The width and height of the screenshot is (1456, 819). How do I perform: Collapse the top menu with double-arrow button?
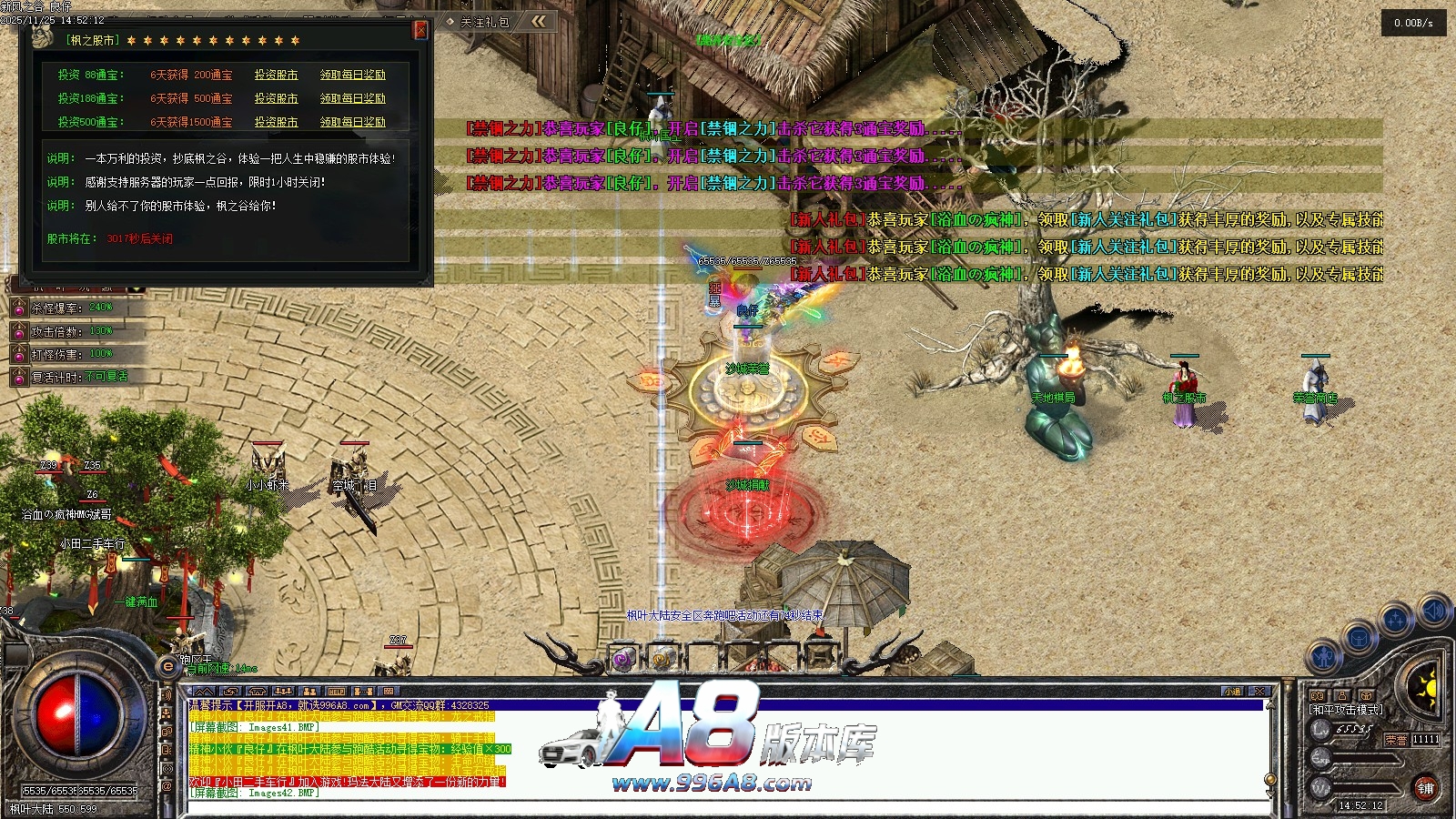click(539, 21)
